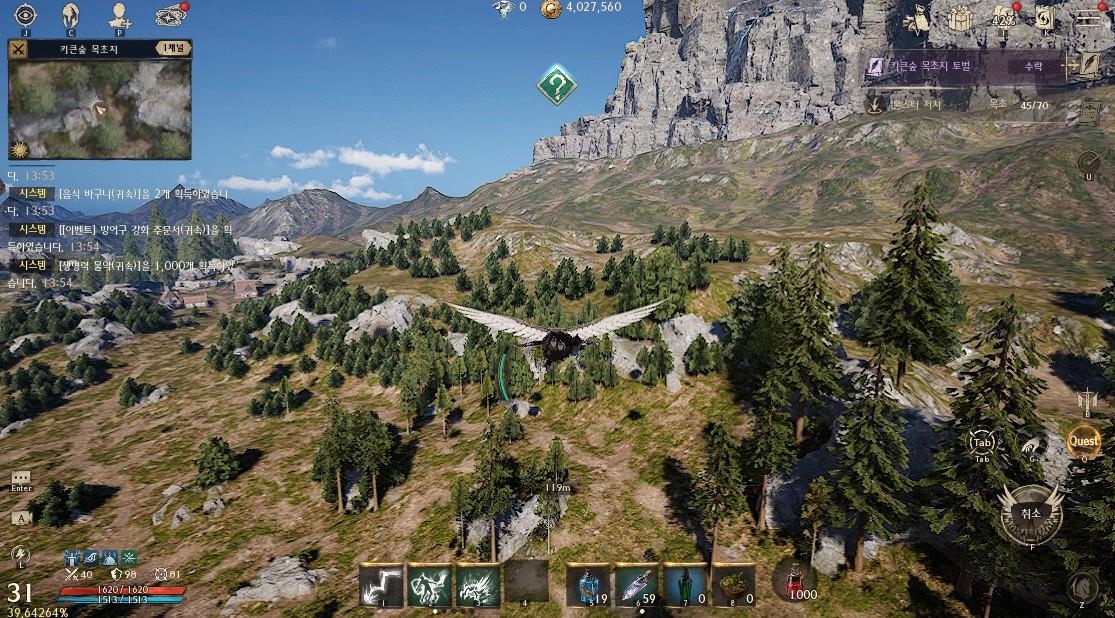Open the inventory bag showing 42%
The height and width of the screenshot is (618, 1115).
pos(1003,18)
